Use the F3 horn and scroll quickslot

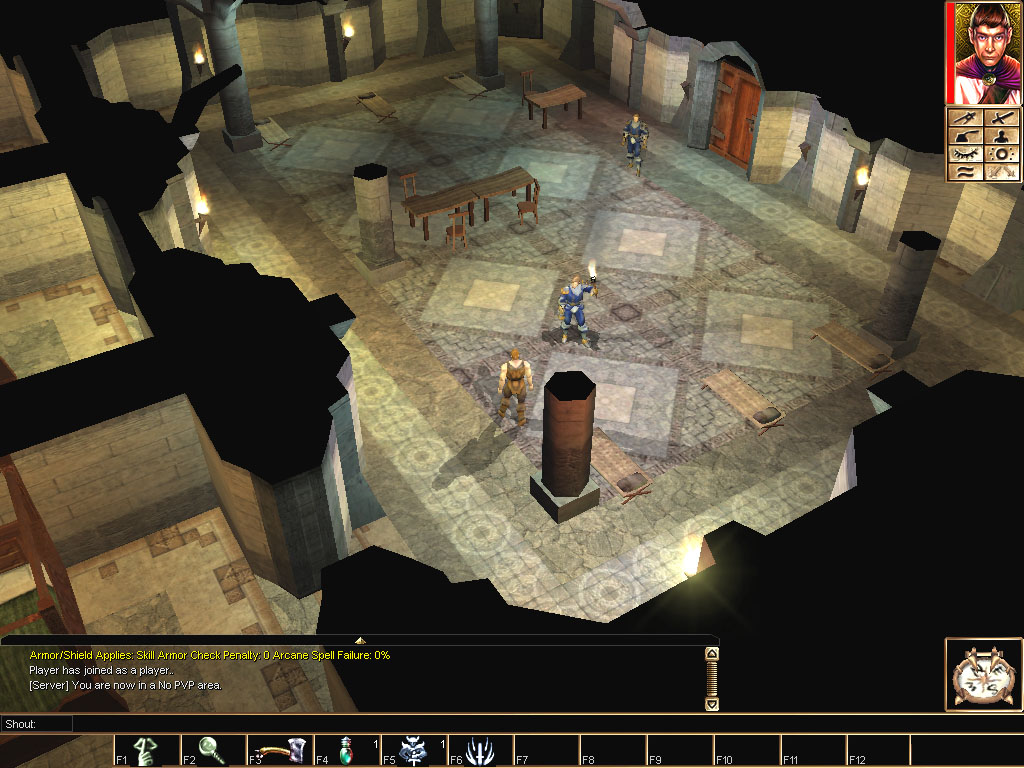(x=279, y=751)
